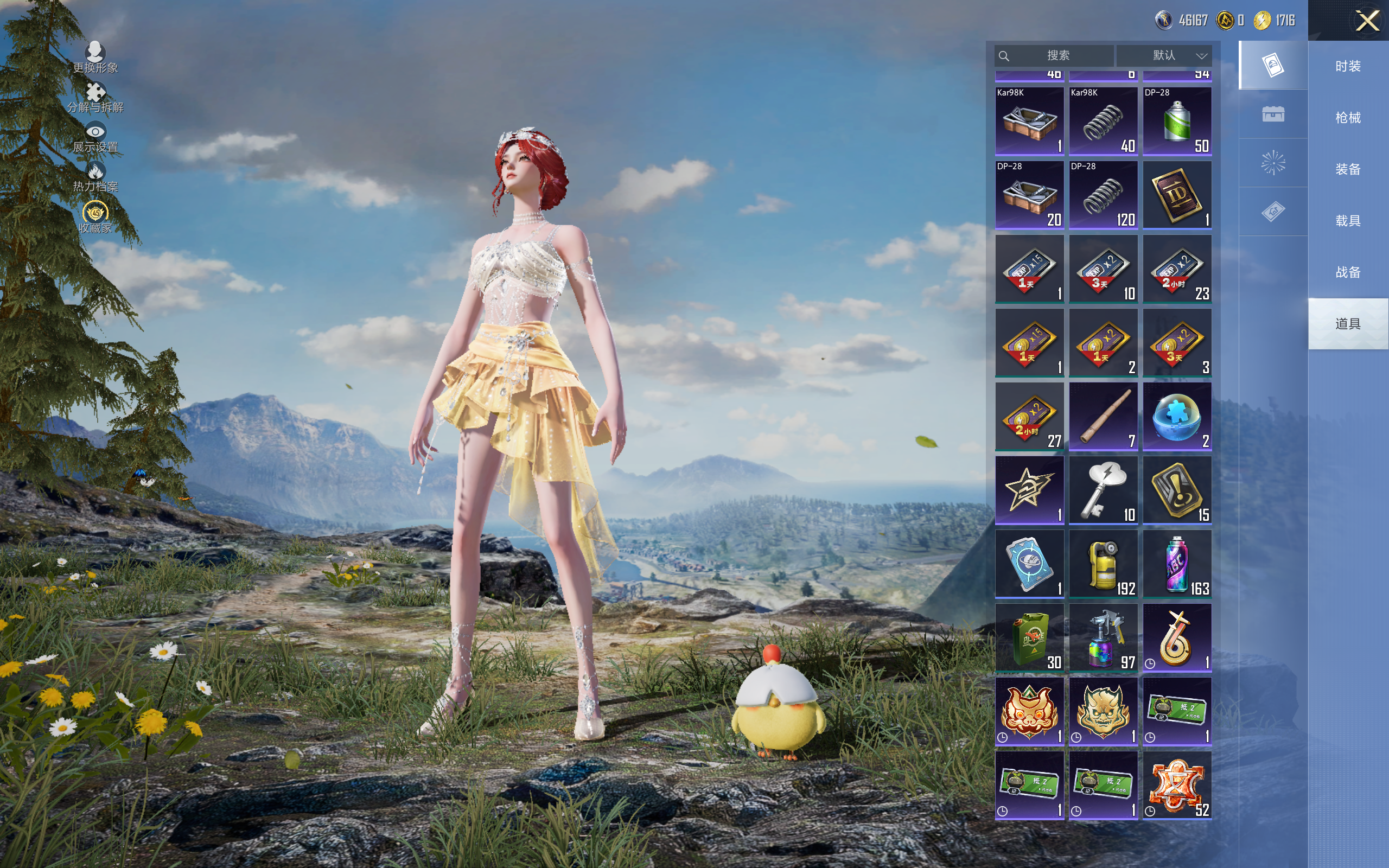Open 更换形象 change appearance

[x=95, y=58]
